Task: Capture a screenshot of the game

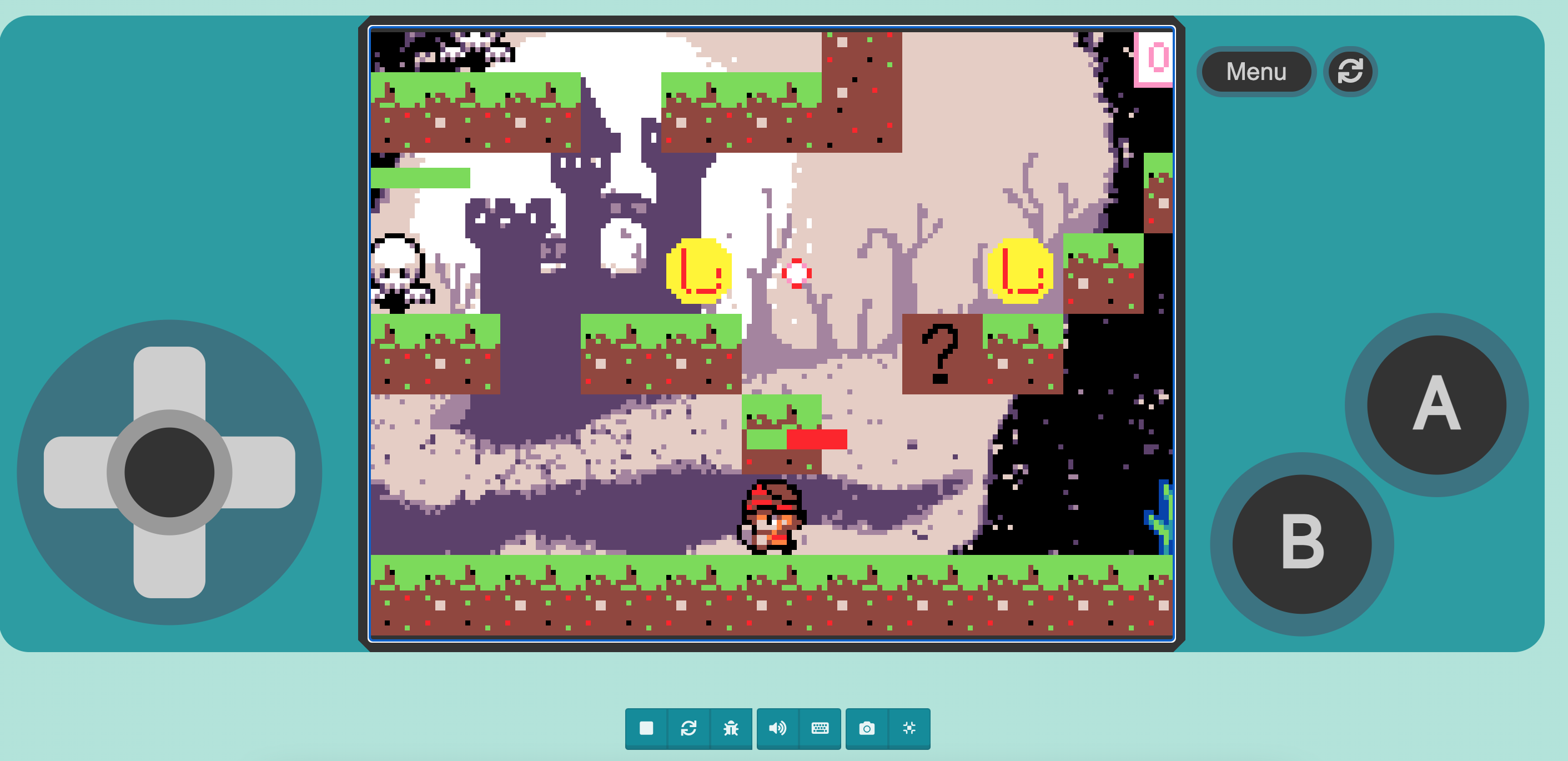Action: tap(867, 728)
